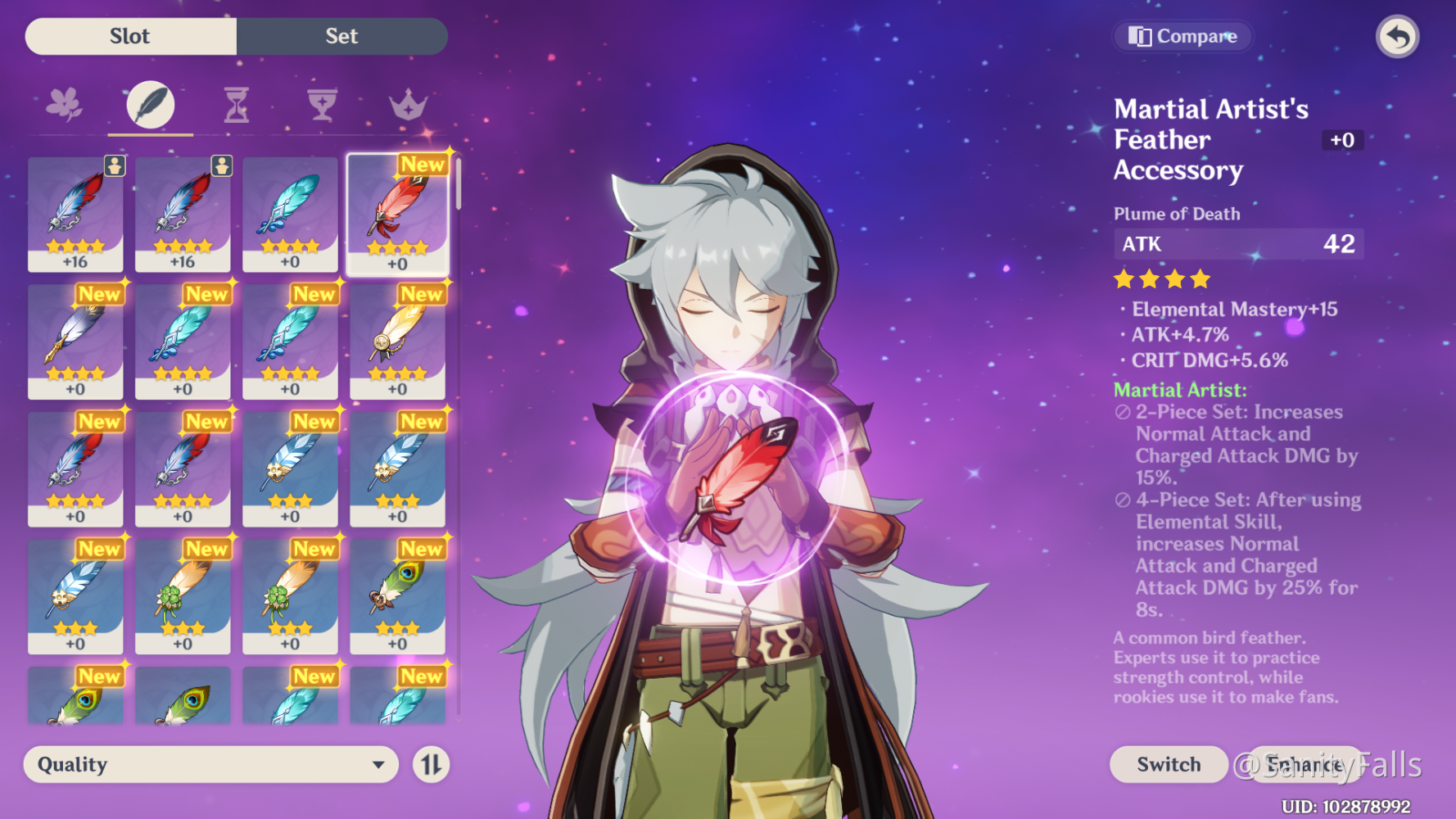The width and height of the screenshot is (1456, 819).
Task: Select the highlighted red Martial Artist's feather
Action: [x=398, y=213]
